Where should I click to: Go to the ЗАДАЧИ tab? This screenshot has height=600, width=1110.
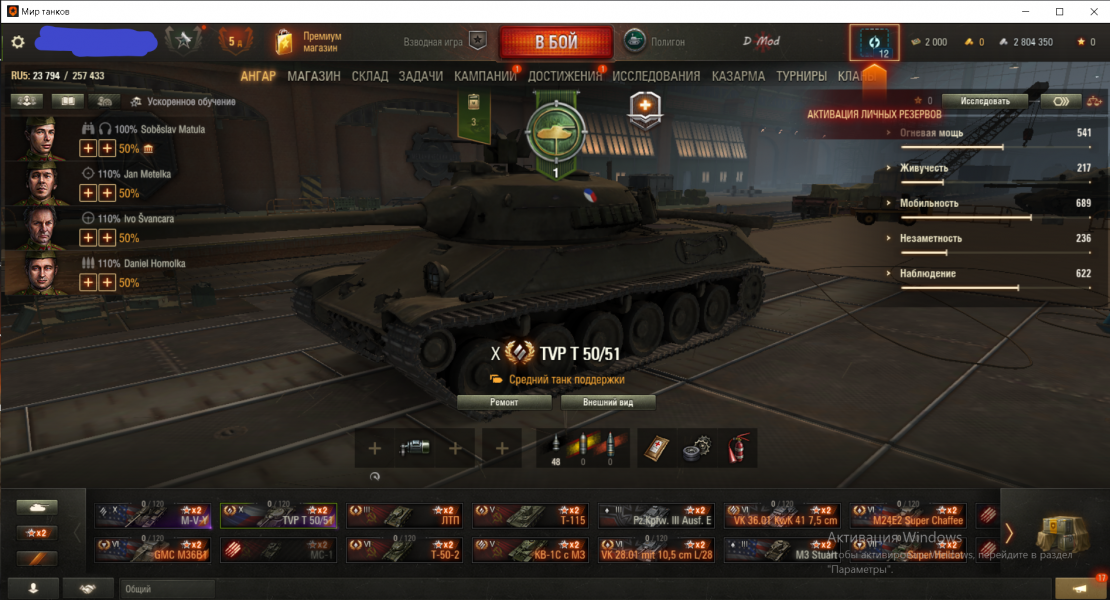(x=421, y=76)
